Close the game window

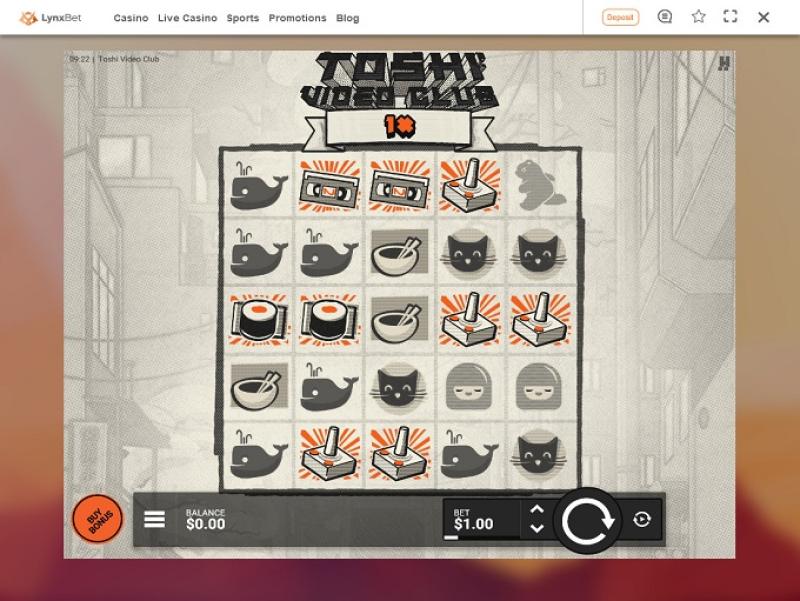pyautogui.click(x=764, y=17)
